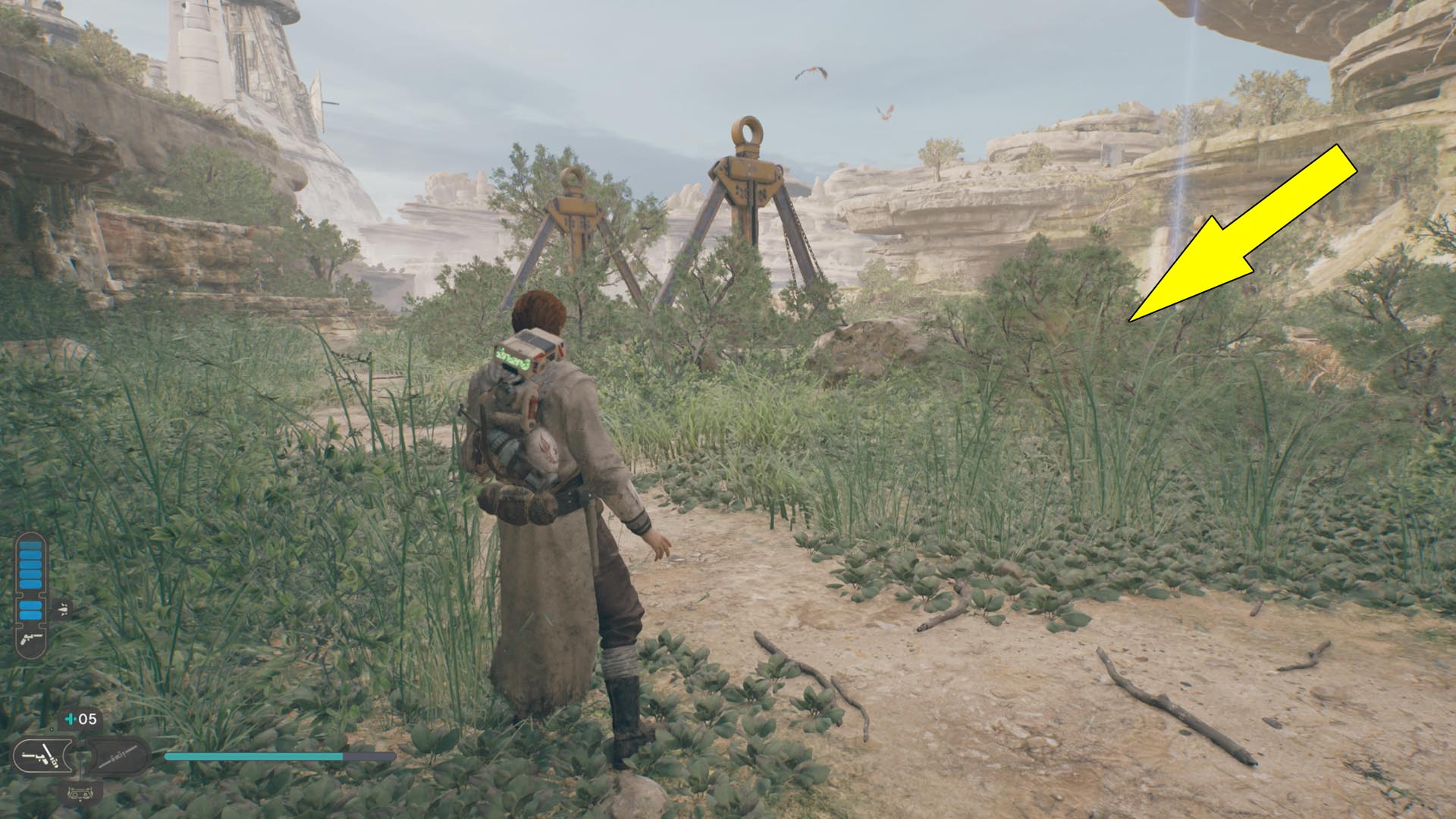Click the BD-1 droid icon below the loadout
1456x819 pixels.
tap(80, 794)
